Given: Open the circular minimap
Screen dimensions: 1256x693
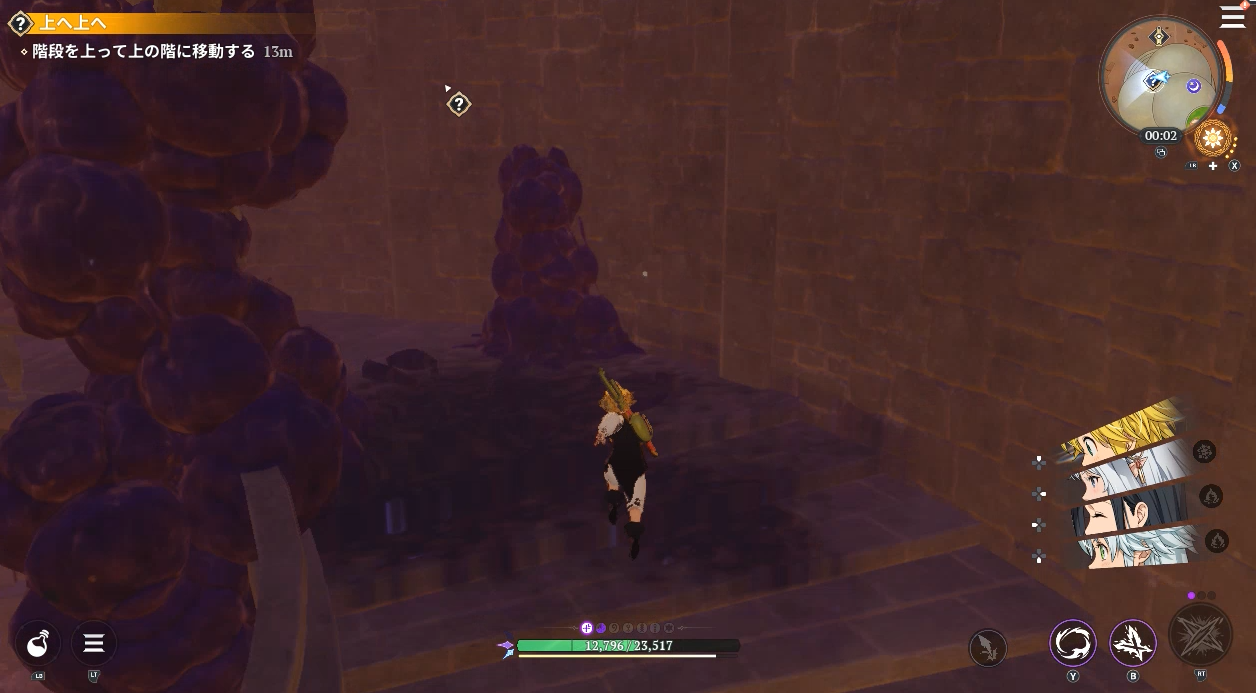Looking at the screenshot, I should click(1161, 78).
